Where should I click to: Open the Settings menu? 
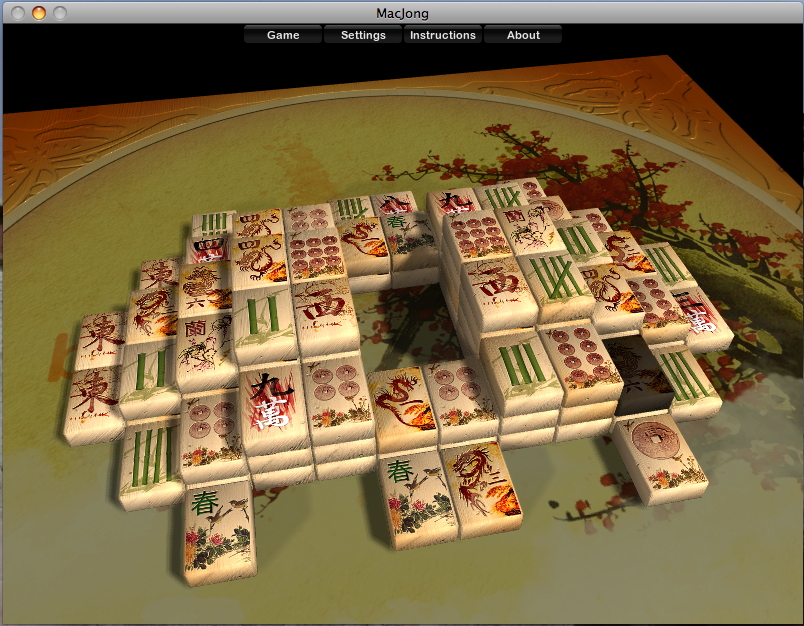[x=363, y=35]
